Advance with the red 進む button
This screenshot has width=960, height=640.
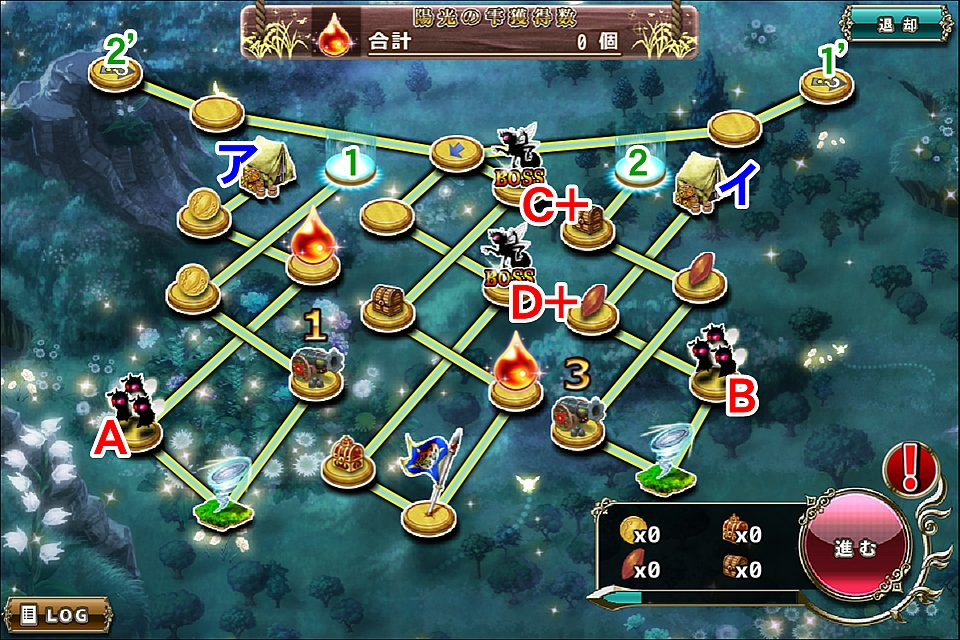point(856,550)
